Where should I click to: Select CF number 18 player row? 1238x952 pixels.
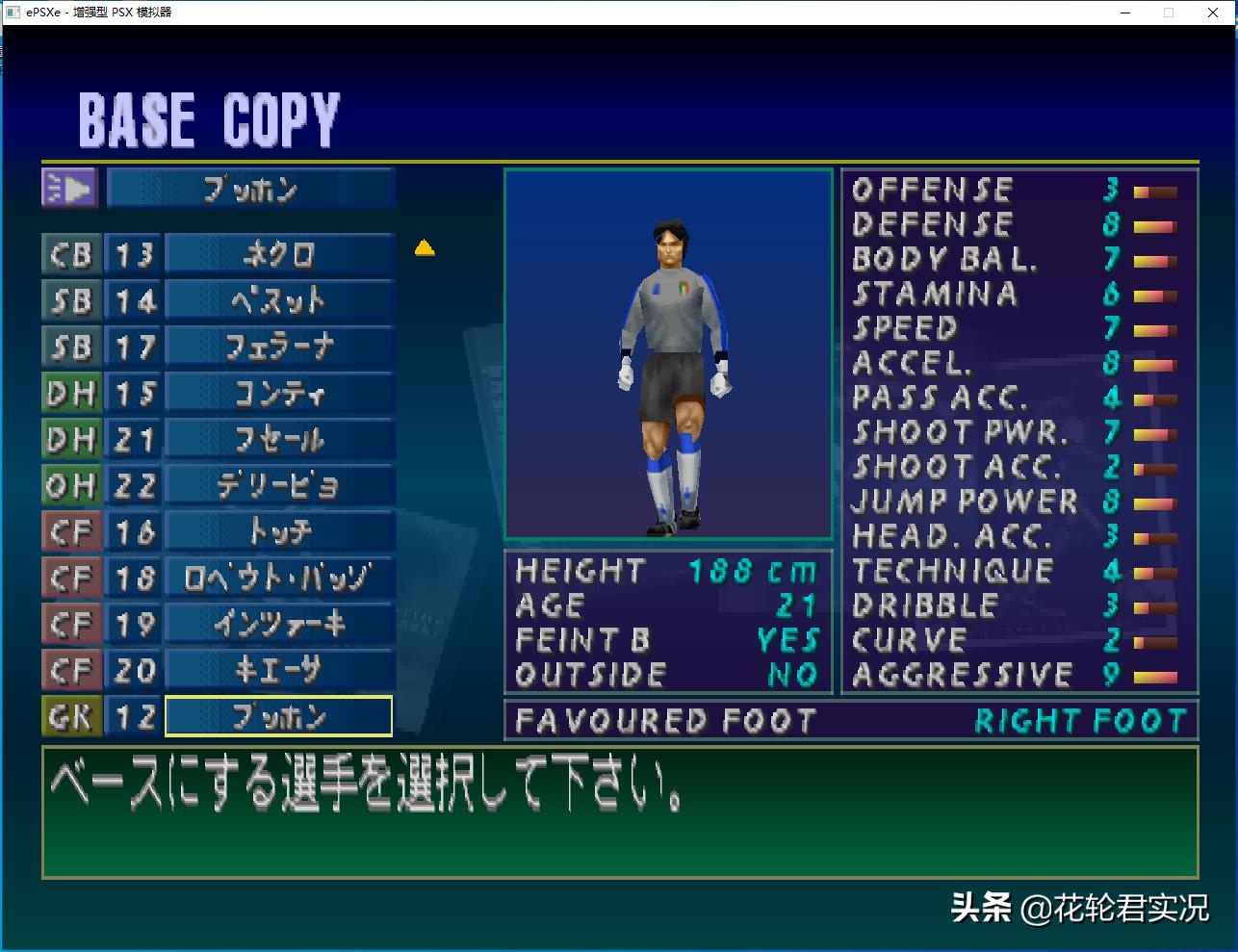coord(279,578)
